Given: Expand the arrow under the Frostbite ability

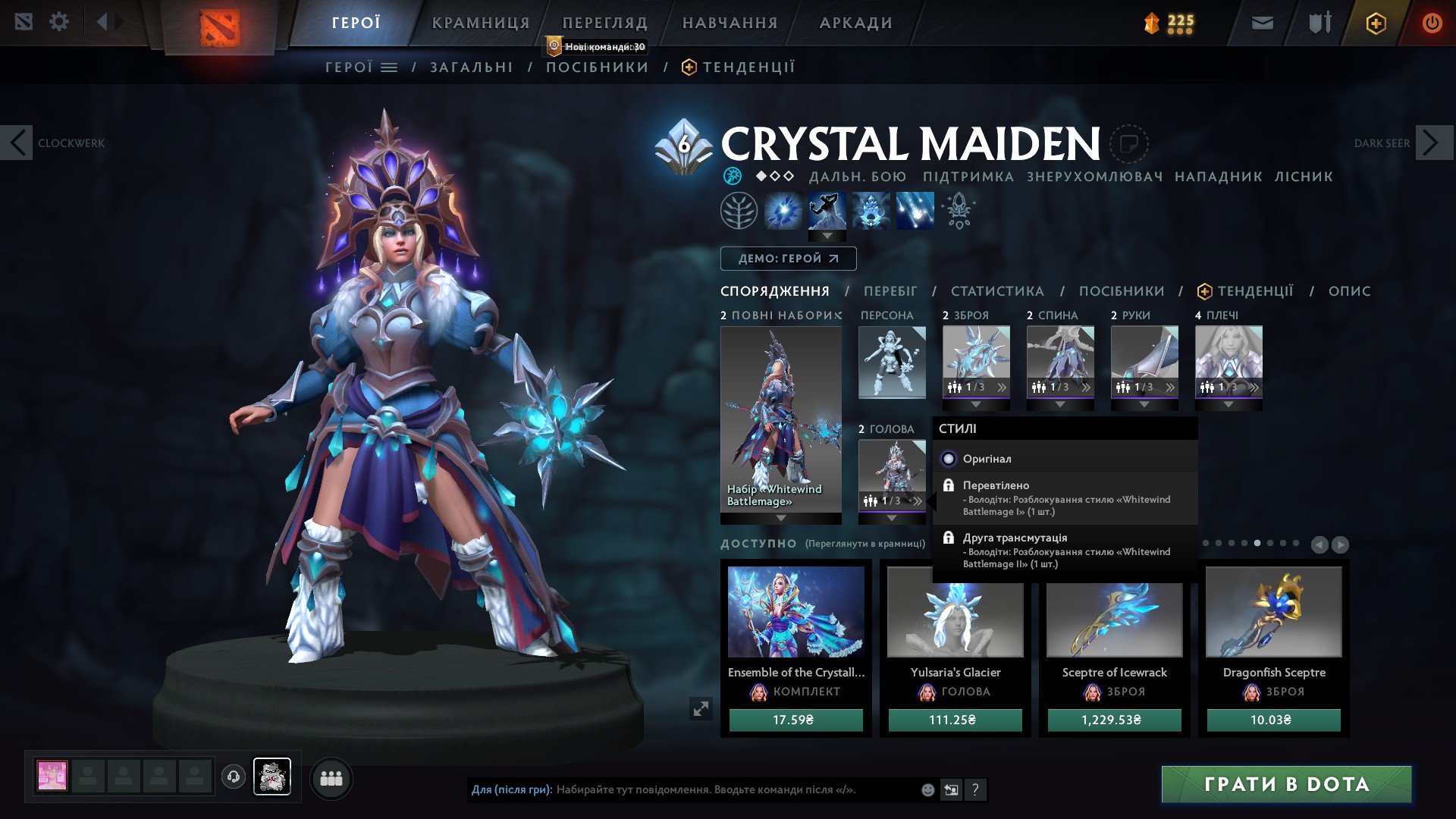Looking at the screenshot, I should (827, 236).
